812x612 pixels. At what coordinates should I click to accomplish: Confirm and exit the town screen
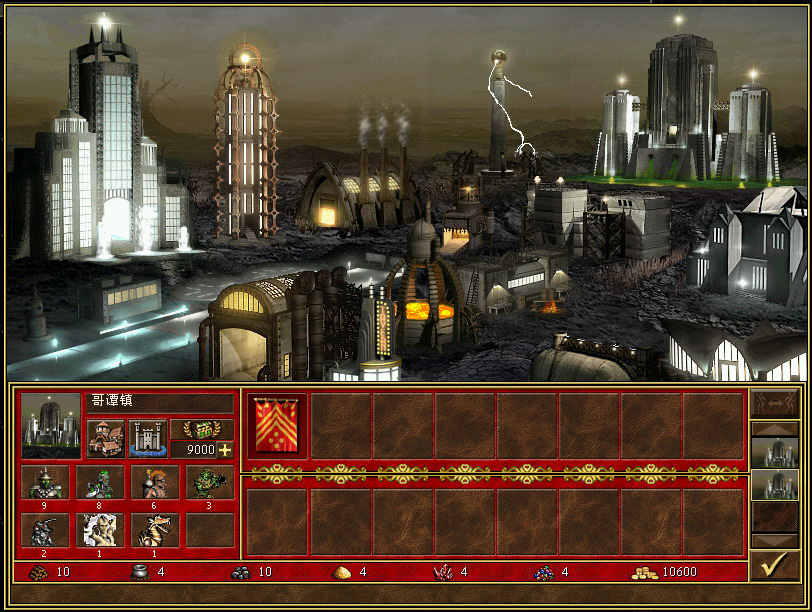tap(774, 565)
